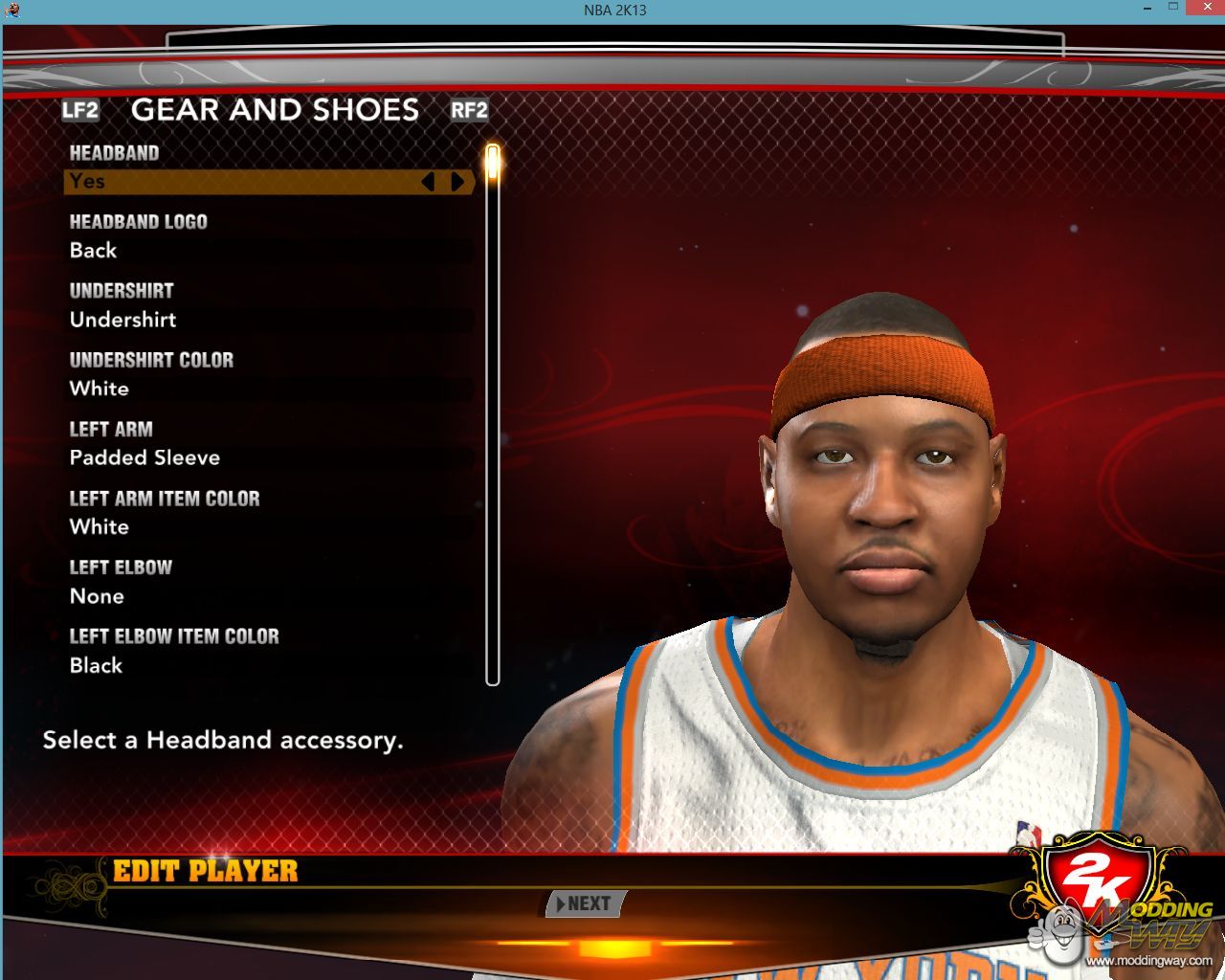This screenshot has width=1225, height=980.
Task: Click the left arrow on Headband
Action: click(x=428, y=182)
